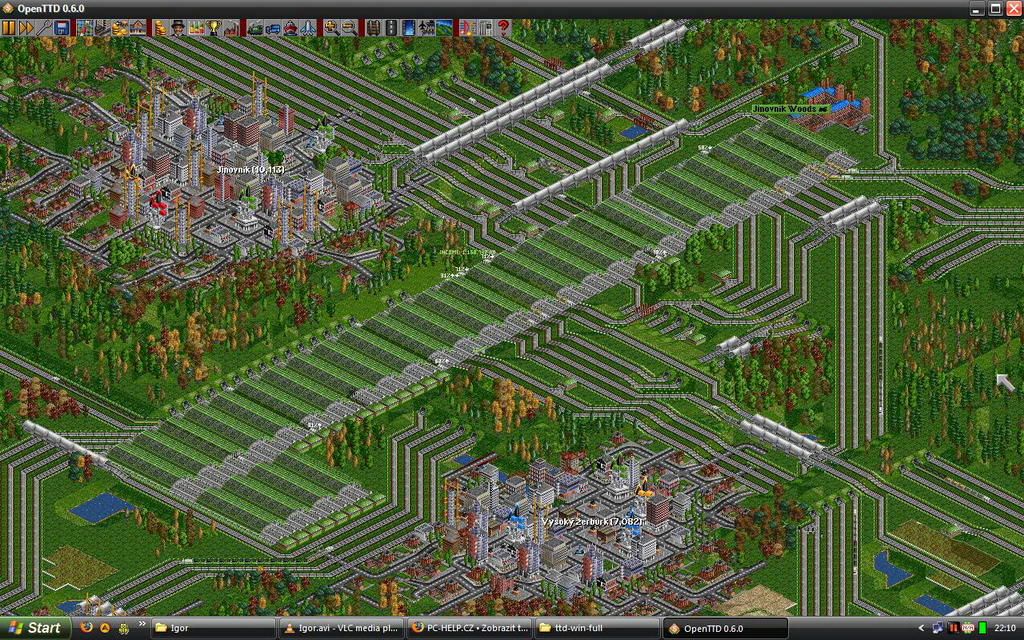
Task: Show company info via the manager face
Action: pyautogui.click(x=178, y=28)
